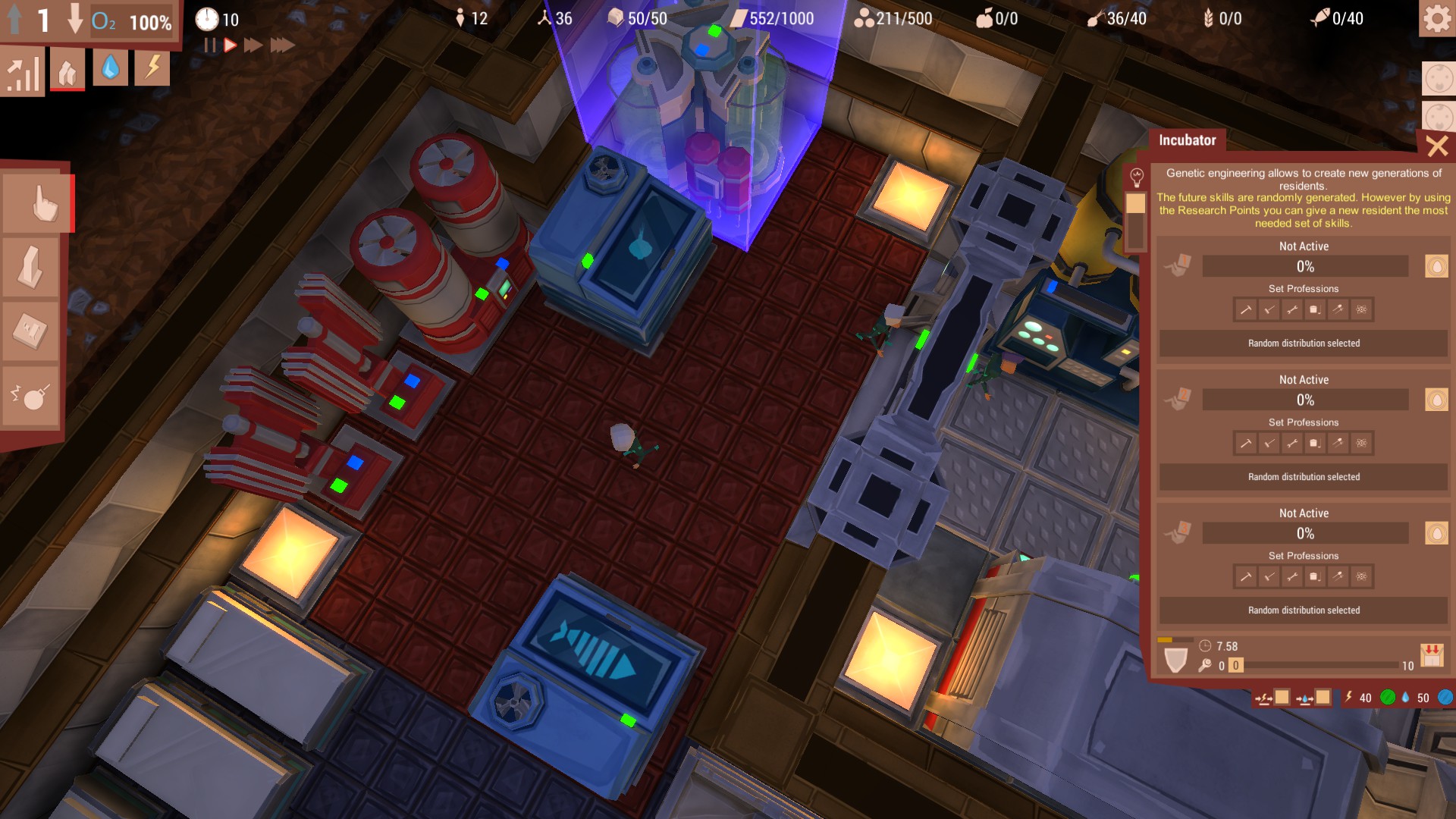The height and width of the screenshot is (819, 1456).
Task: Open third slot's Random distribution selector
Action: [1304, 610]
